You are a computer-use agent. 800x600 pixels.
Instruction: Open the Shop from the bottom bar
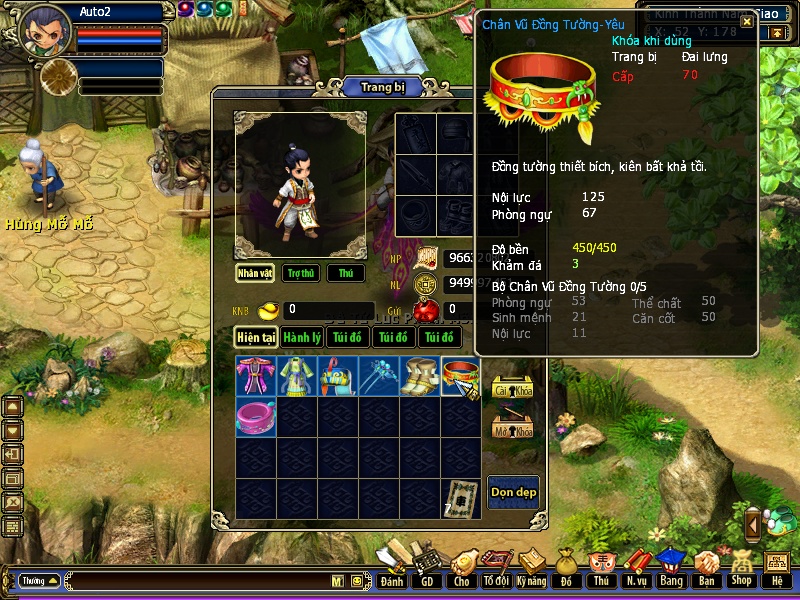[x=741, y=568]
